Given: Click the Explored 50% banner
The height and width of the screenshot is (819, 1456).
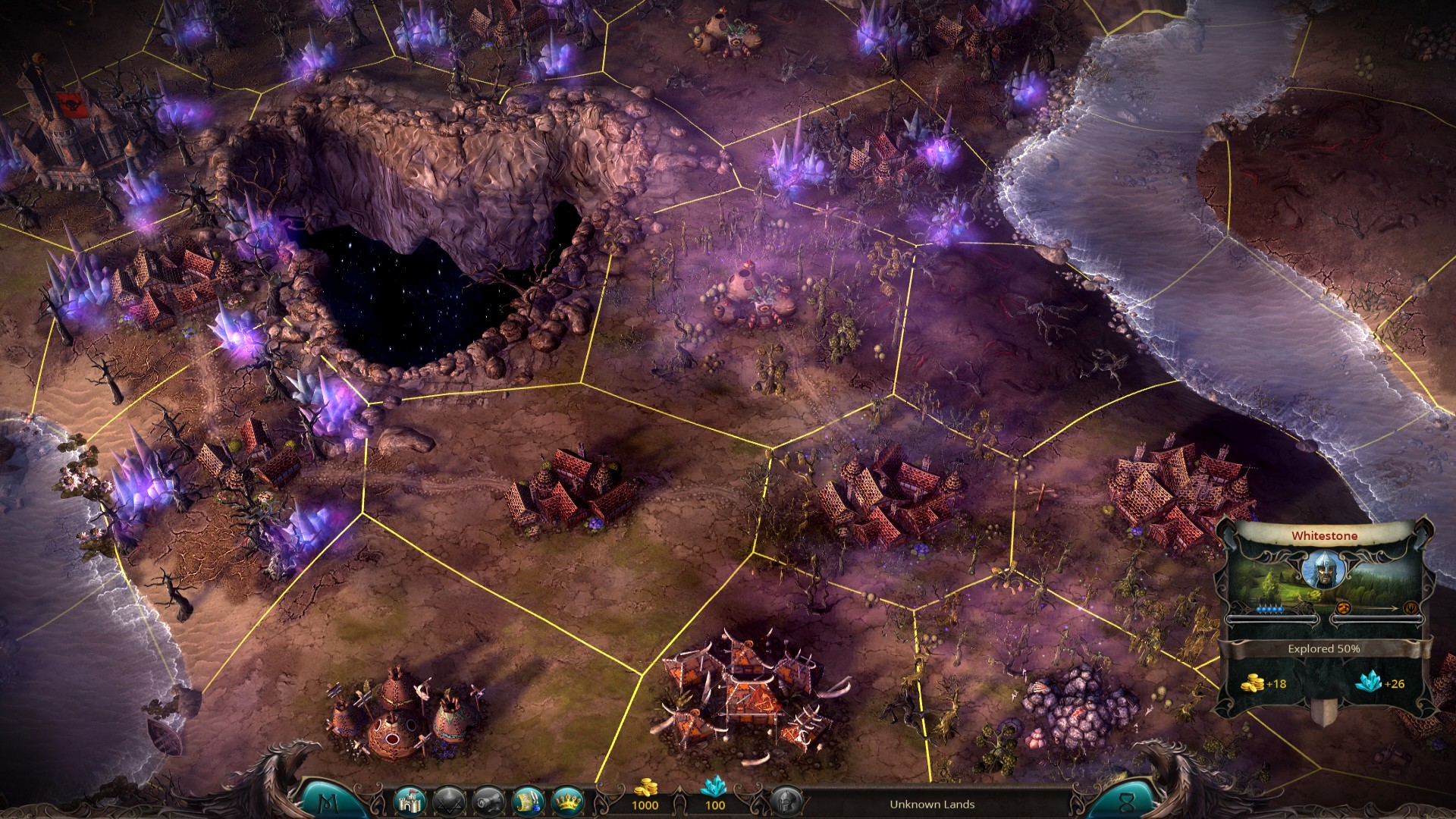Looking at the screenshot, I should pyautogui.click(x=1324, y=648).
